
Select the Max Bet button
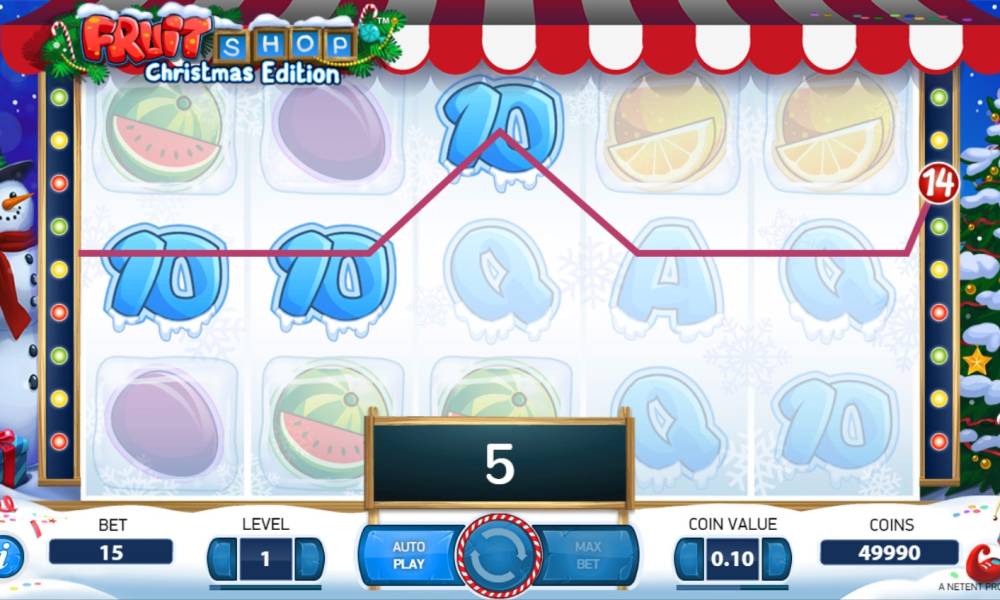pyautogui.click(x=589, y=556)
